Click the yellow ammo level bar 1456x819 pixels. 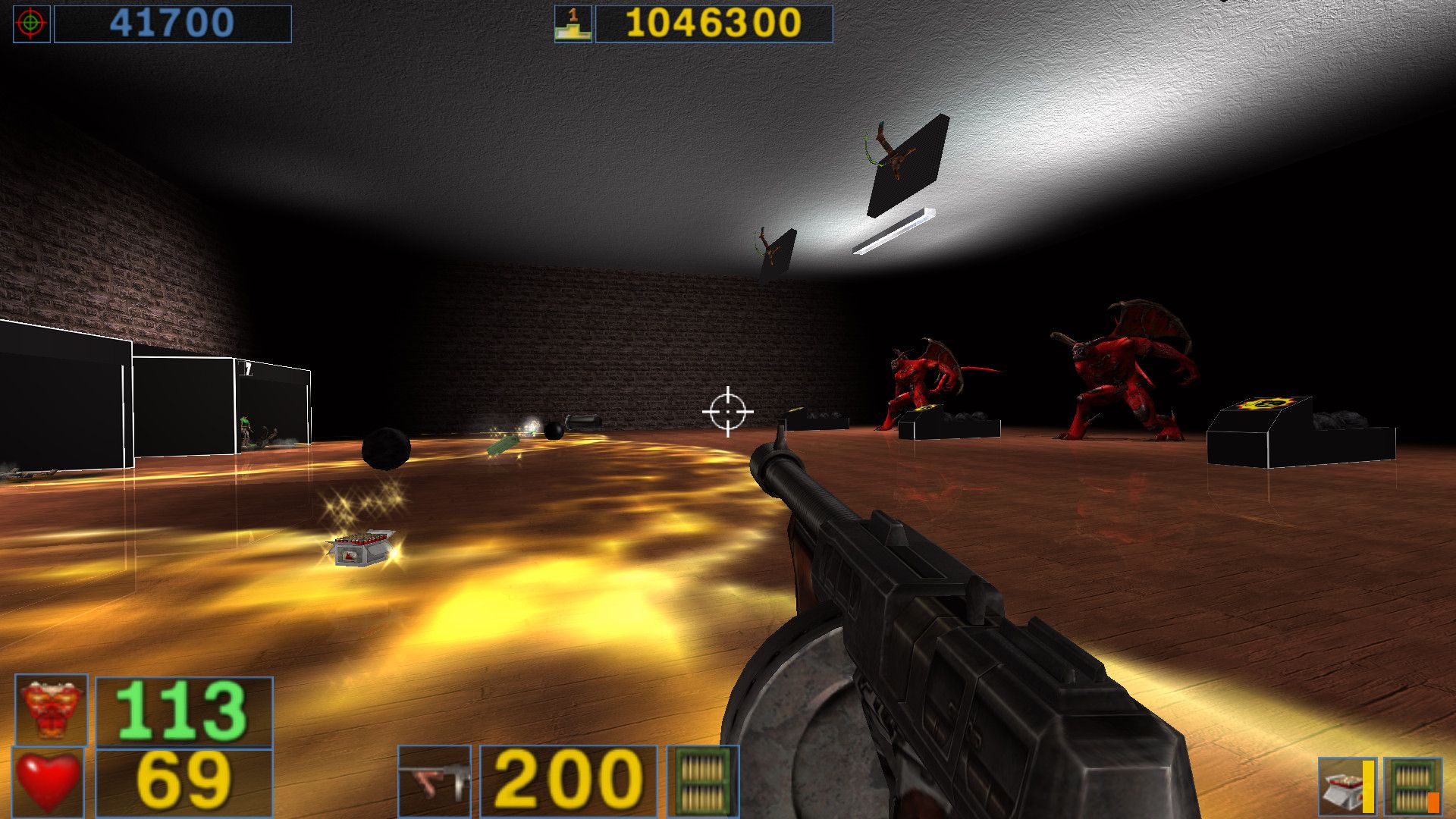(x=1367, y=786)
